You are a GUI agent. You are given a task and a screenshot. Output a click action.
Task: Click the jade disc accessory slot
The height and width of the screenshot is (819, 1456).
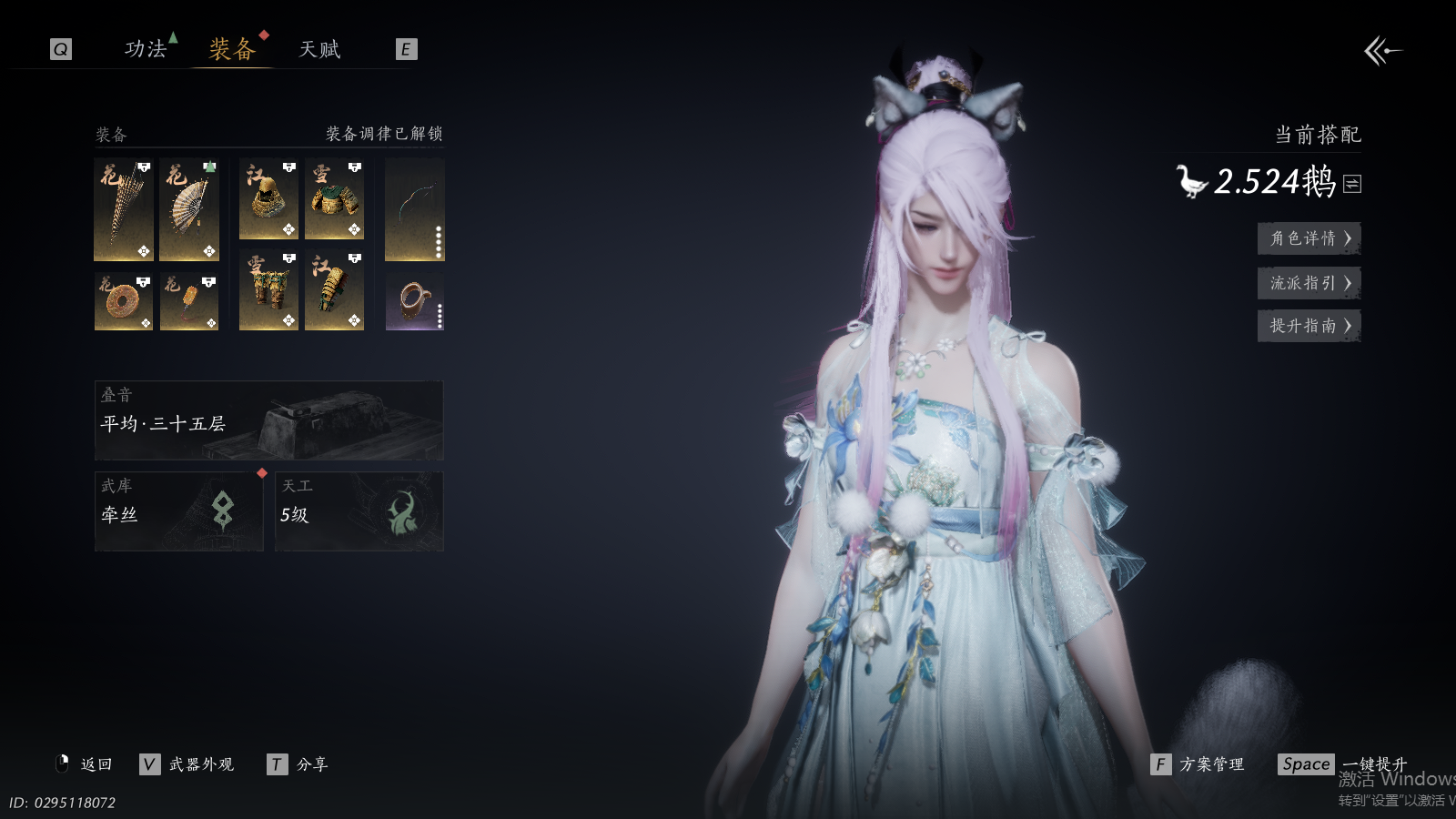124,301
